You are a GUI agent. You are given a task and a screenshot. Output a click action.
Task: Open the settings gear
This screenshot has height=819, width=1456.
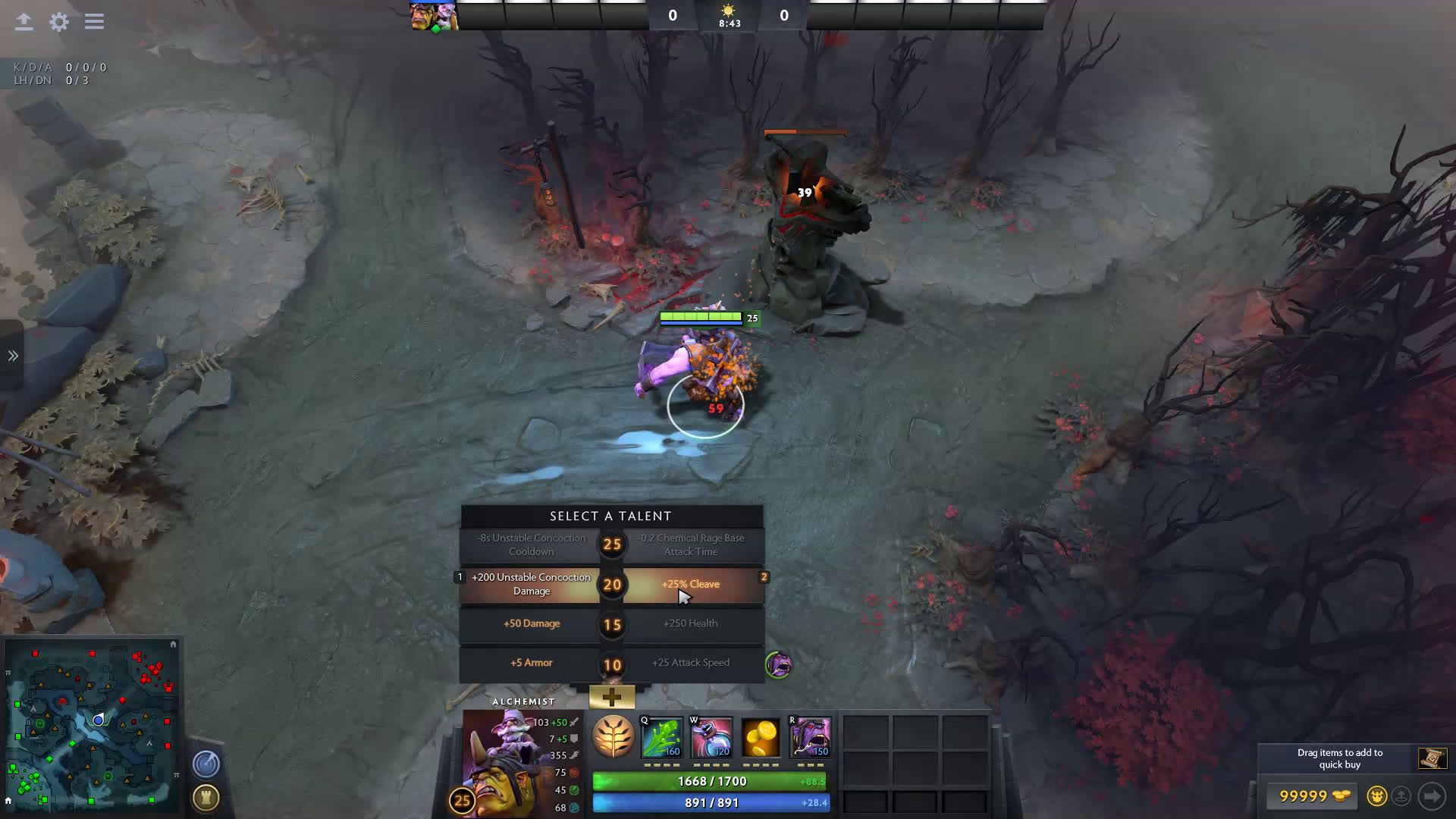pyautogui.click(x=59, y=22)
